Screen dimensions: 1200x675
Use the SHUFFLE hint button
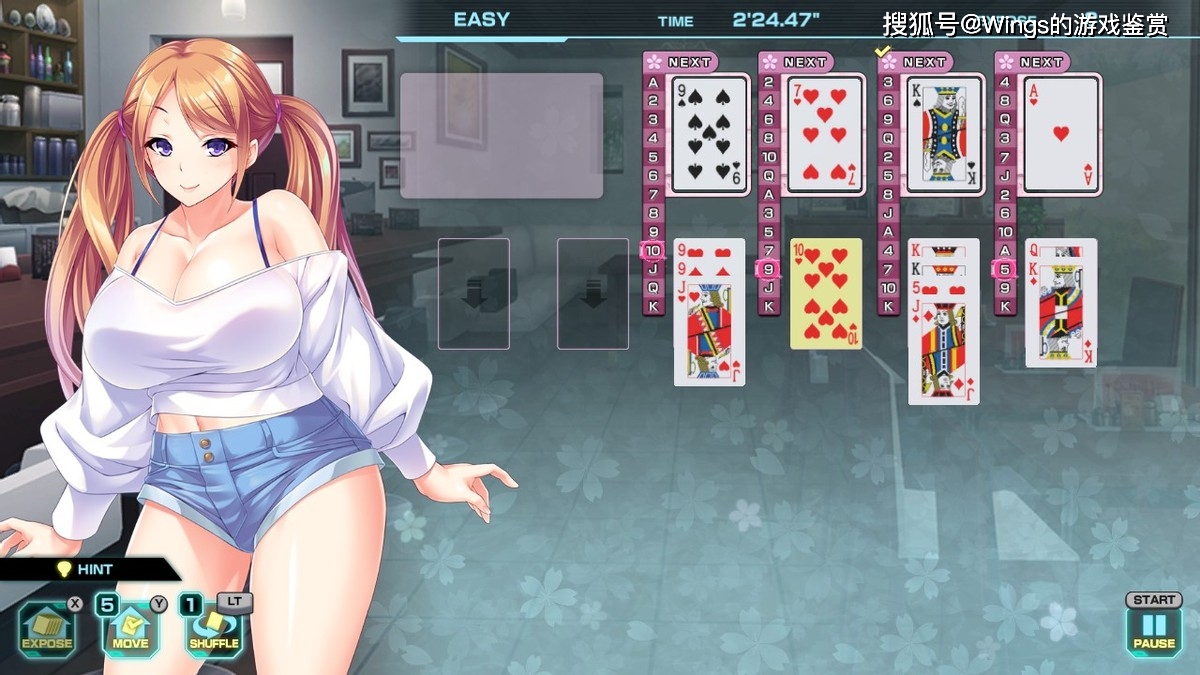click(x=214, y=630)
